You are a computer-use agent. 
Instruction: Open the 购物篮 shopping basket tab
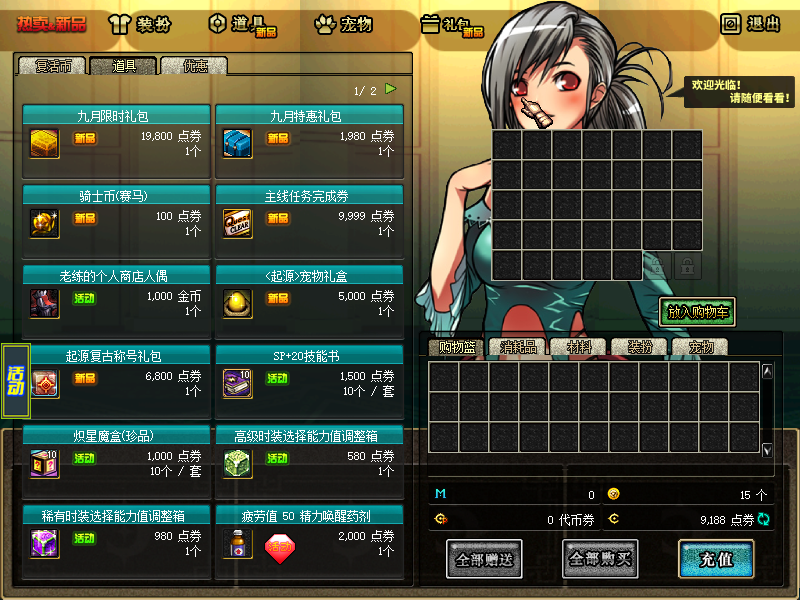(x=454, y=347)
